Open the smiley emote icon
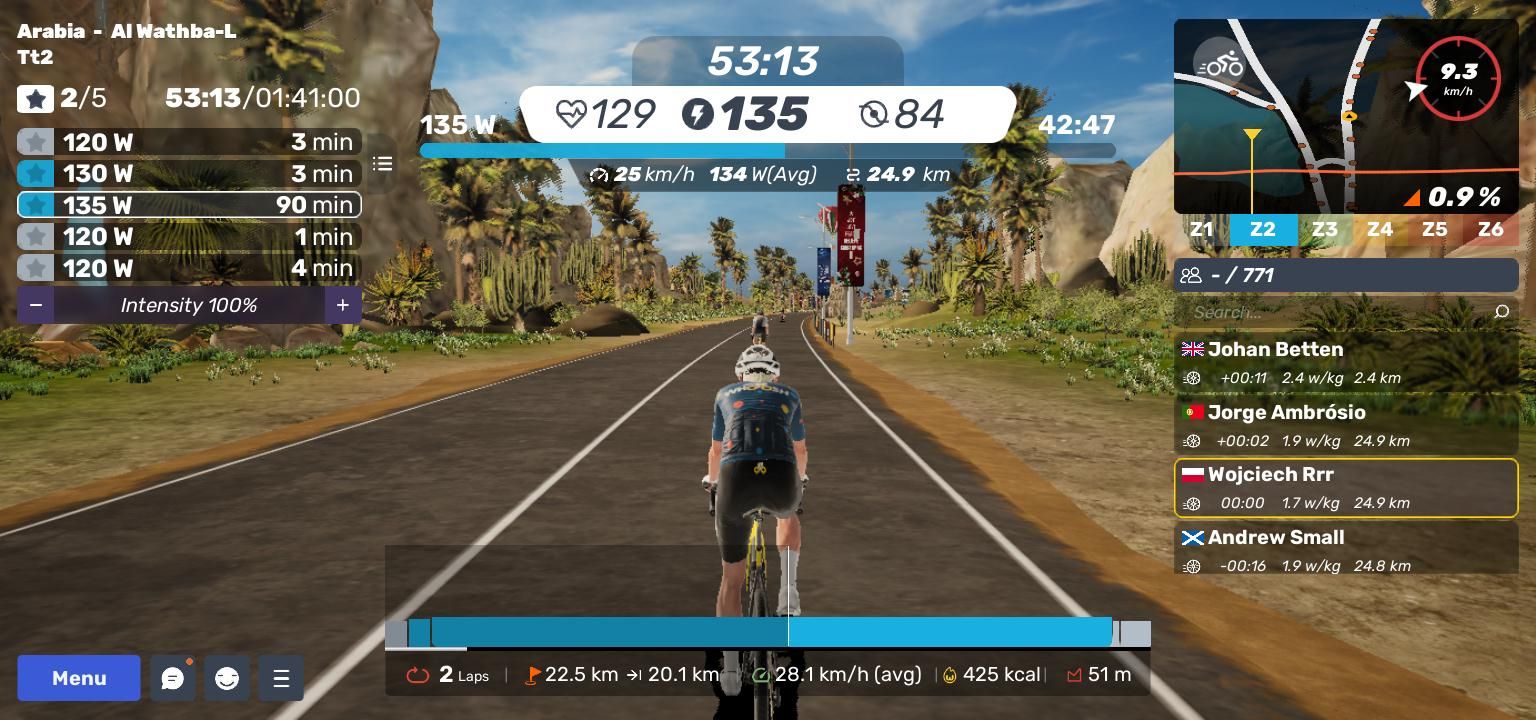This screenshot has height=720, width=1536. coord(227,679)
